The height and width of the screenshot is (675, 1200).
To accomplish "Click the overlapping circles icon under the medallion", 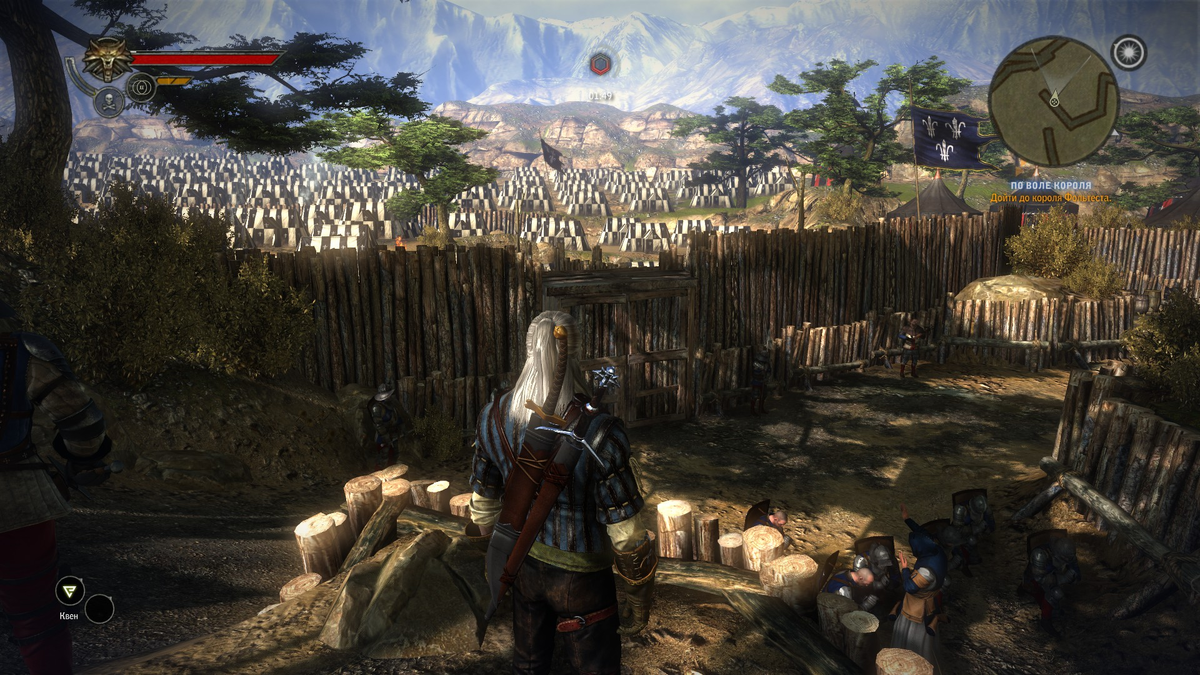I will coord(140,86).
